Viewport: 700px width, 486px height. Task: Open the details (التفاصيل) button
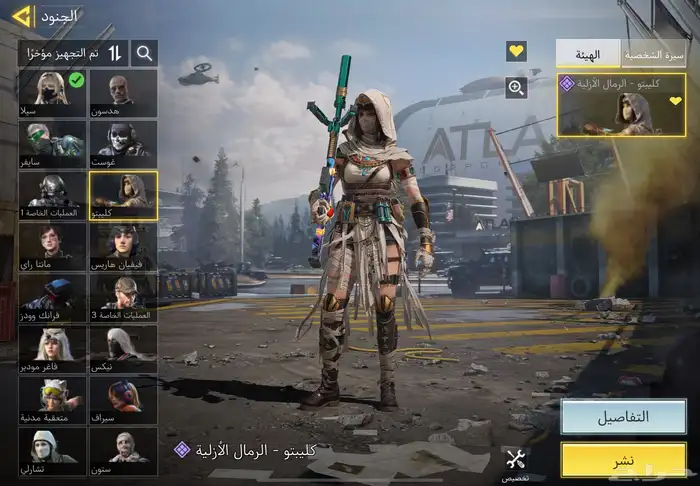pos(622,416)
